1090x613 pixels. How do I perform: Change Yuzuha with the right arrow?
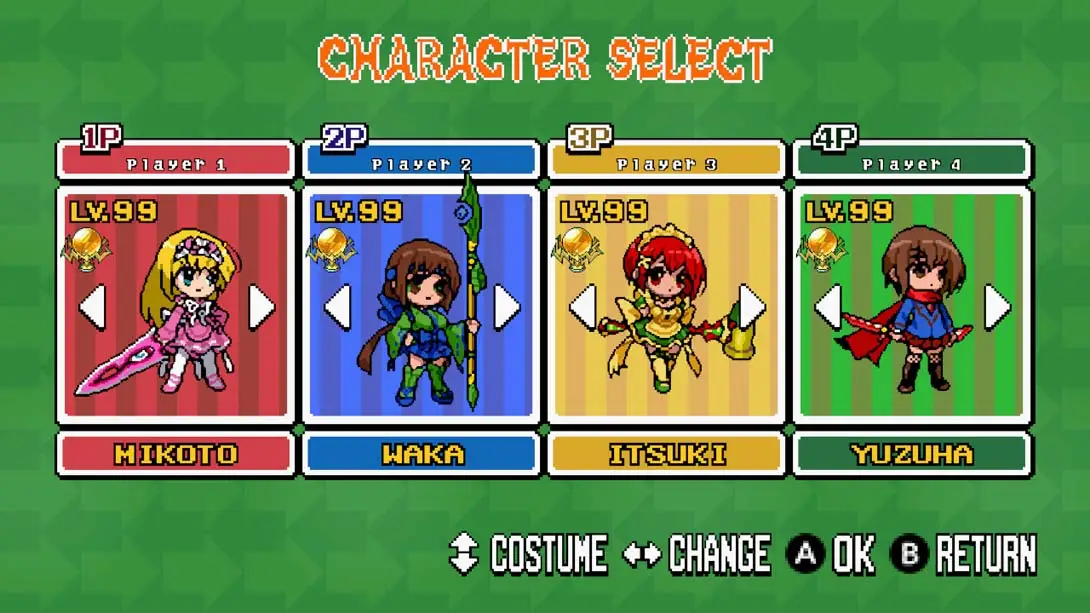coord(997,307)
